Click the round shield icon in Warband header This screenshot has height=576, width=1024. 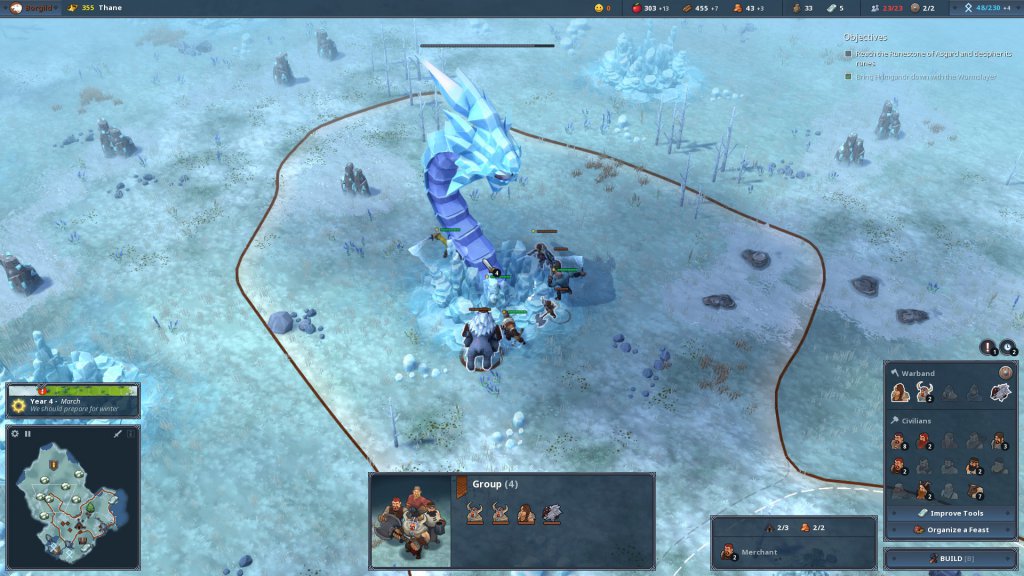(x=1005, y=373)
